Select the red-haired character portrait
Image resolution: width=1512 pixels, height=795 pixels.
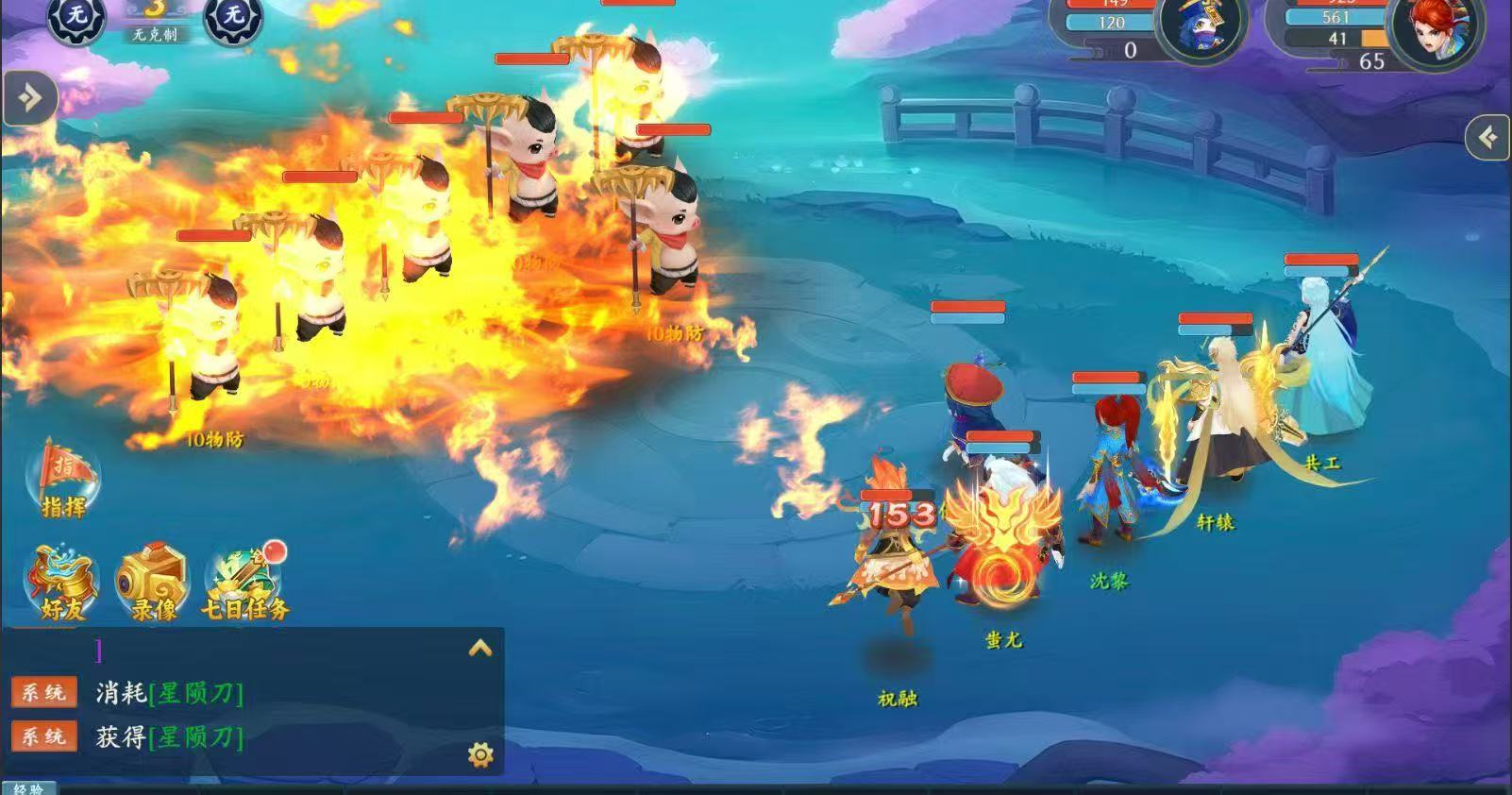click(x=1437, y=30)
